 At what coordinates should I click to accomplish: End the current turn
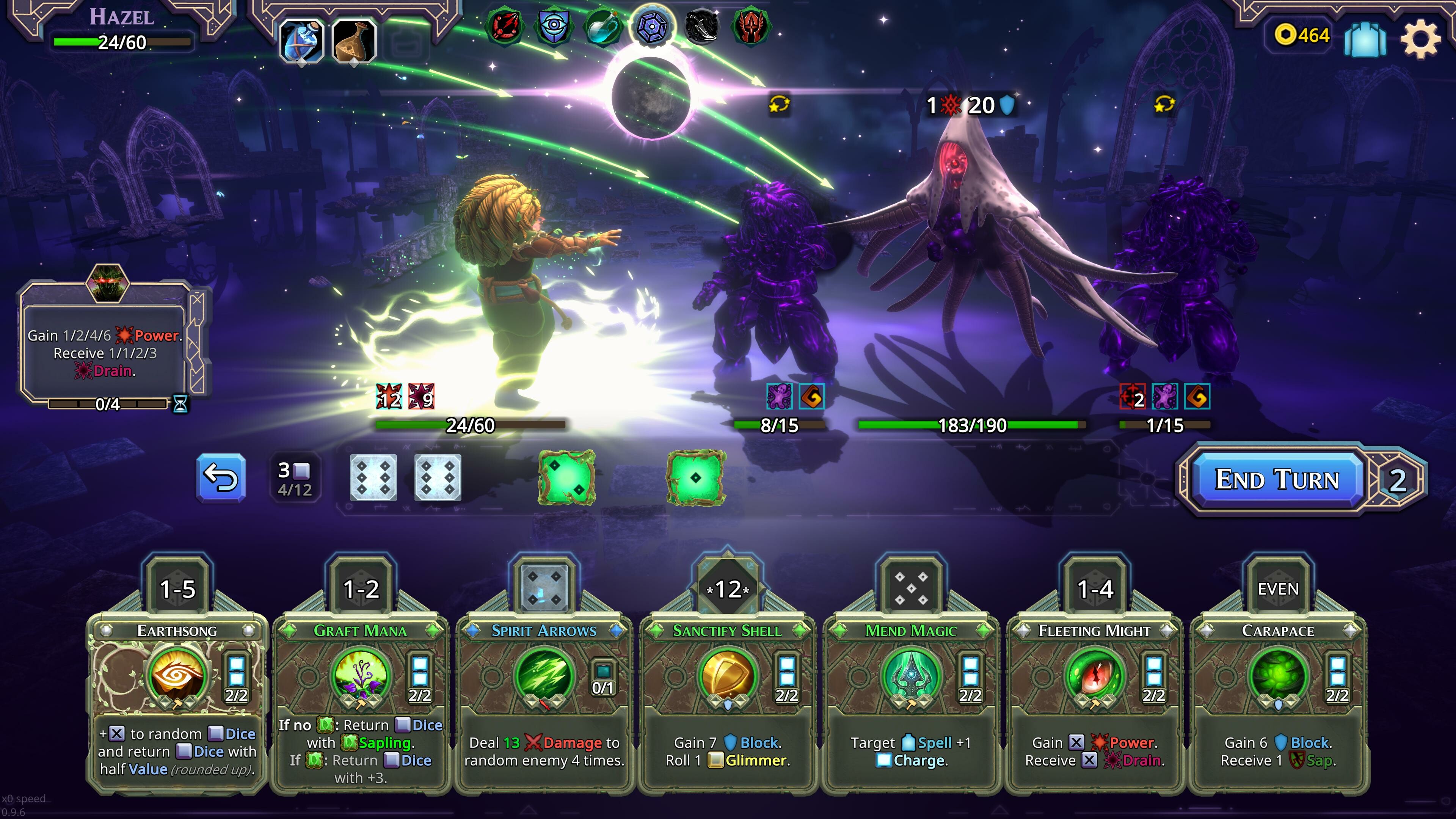pyautogui.click(x=1276, y=480)
